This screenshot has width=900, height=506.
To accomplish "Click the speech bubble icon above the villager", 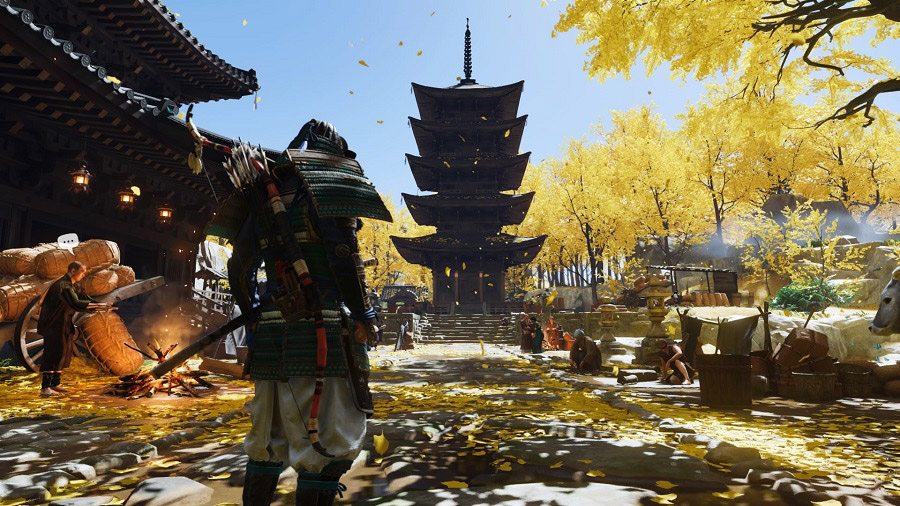I will tap(68, 241).
